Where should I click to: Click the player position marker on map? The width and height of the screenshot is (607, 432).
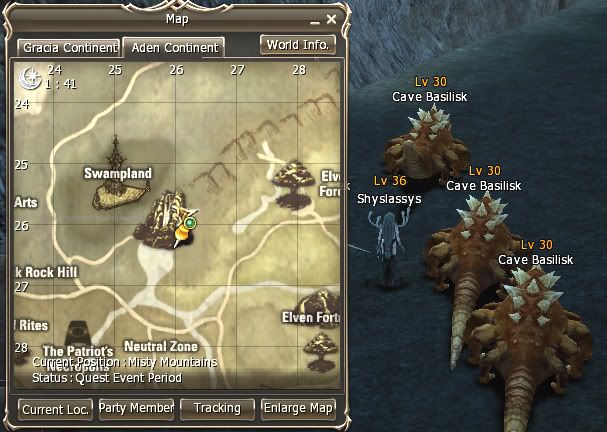point(185,229)
